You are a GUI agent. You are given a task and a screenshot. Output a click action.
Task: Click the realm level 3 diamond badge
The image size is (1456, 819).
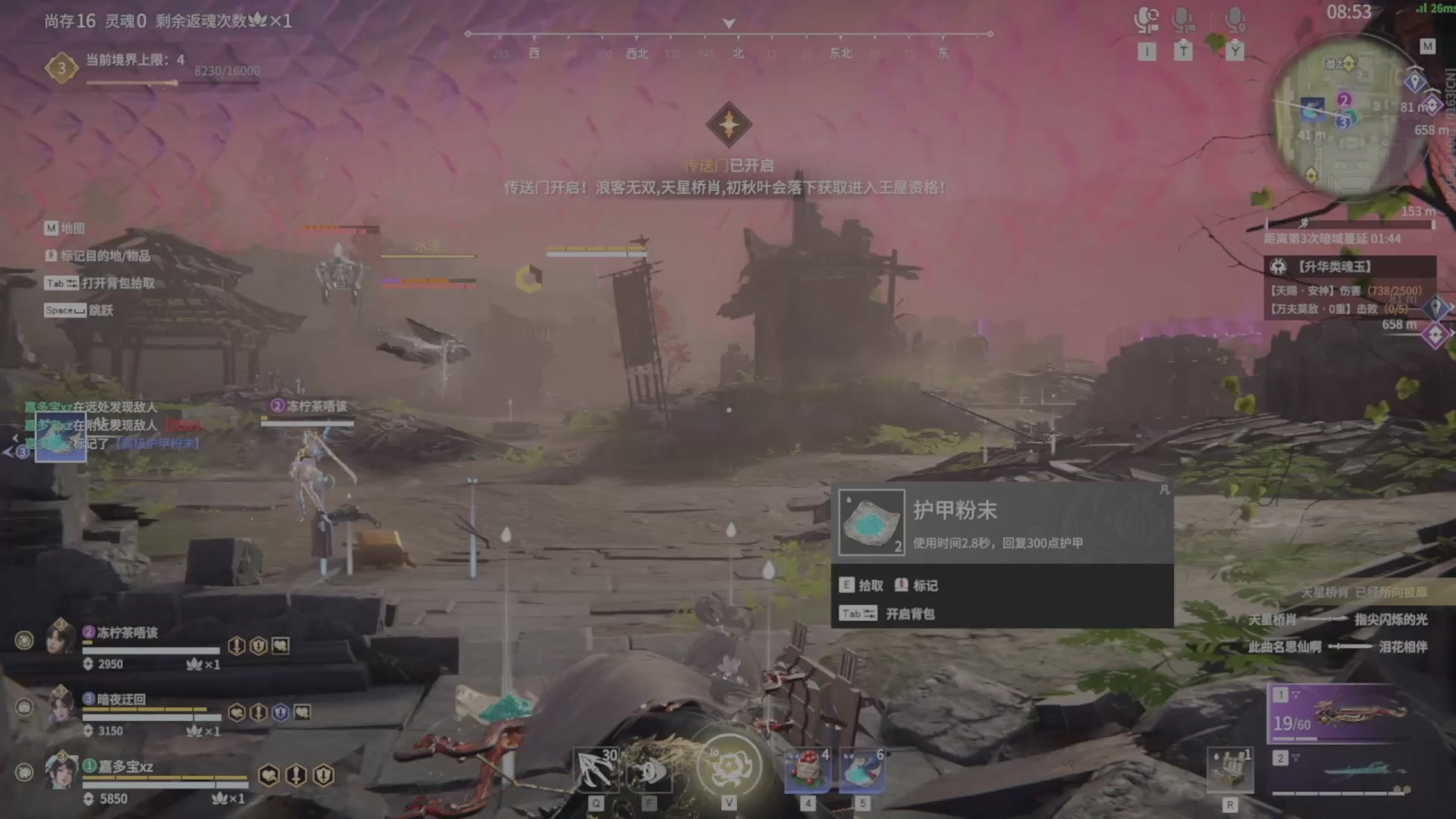point(61,68)
